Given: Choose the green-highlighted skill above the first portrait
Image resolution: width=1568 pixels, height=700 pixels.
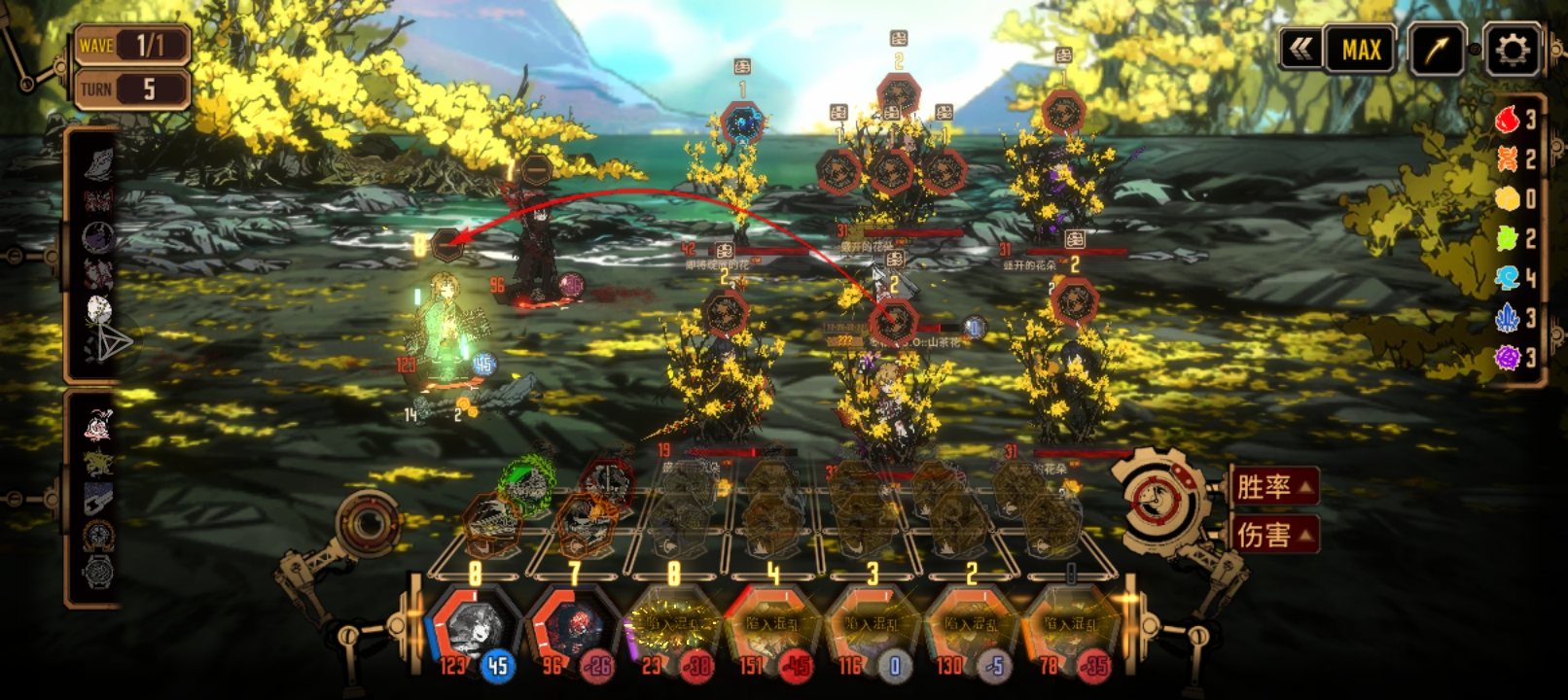Looking at the screenshot, I should point(526,478).
